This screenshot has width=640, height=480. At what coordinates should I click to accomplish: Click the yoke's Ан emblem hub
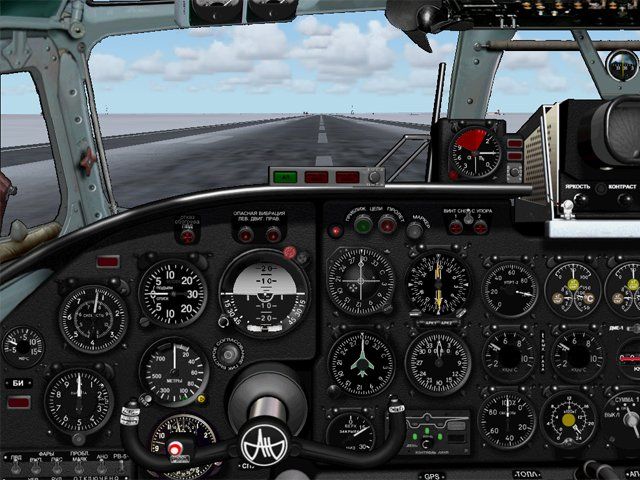264,438
